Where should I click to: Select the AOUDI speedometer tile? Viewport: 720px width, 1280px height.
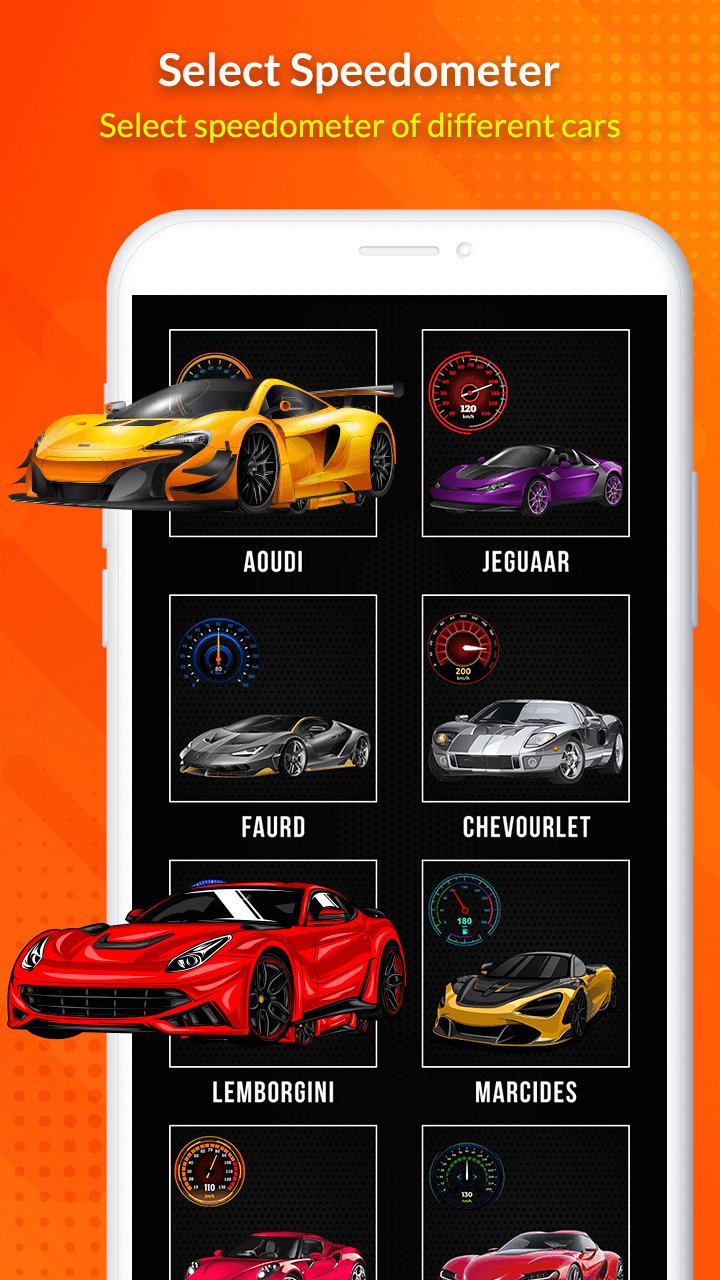273,433
